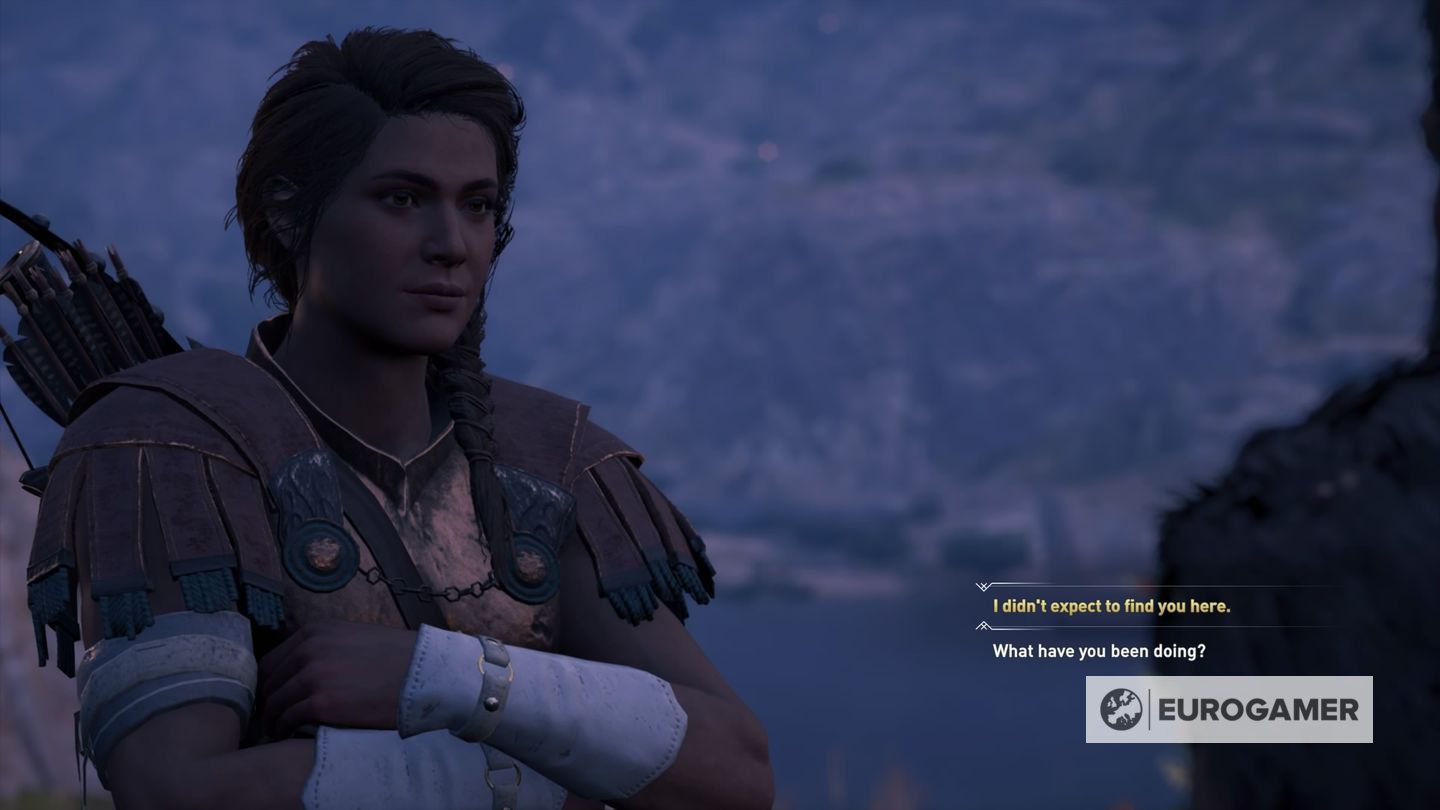Viewport: 1440px width, 810px height.
Task: Choose "I didn't expect to find you here."
Action: click(1111, 606)
